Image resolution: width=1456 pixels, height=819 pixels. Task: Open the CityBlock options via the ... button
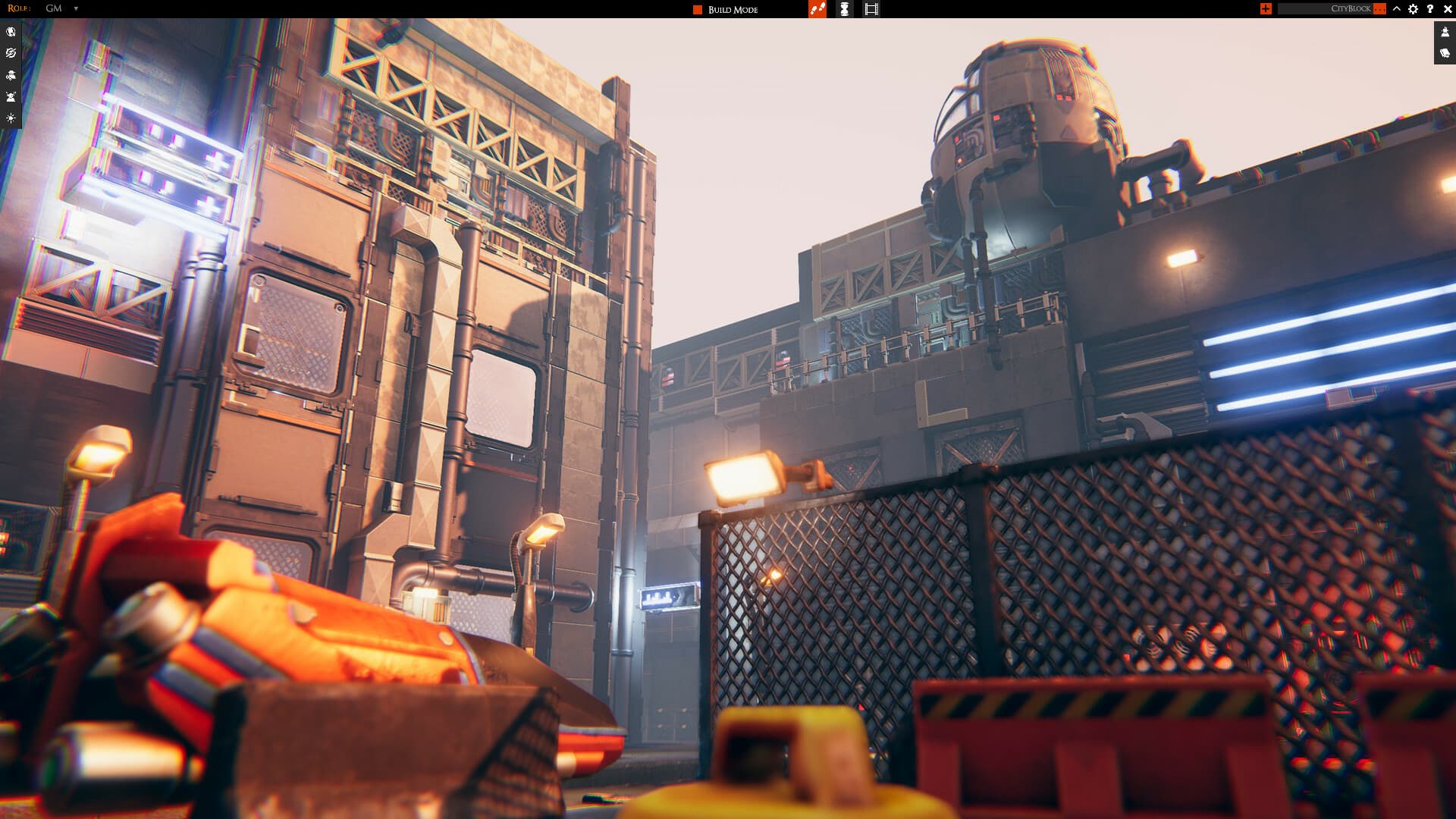point(1379,9)
